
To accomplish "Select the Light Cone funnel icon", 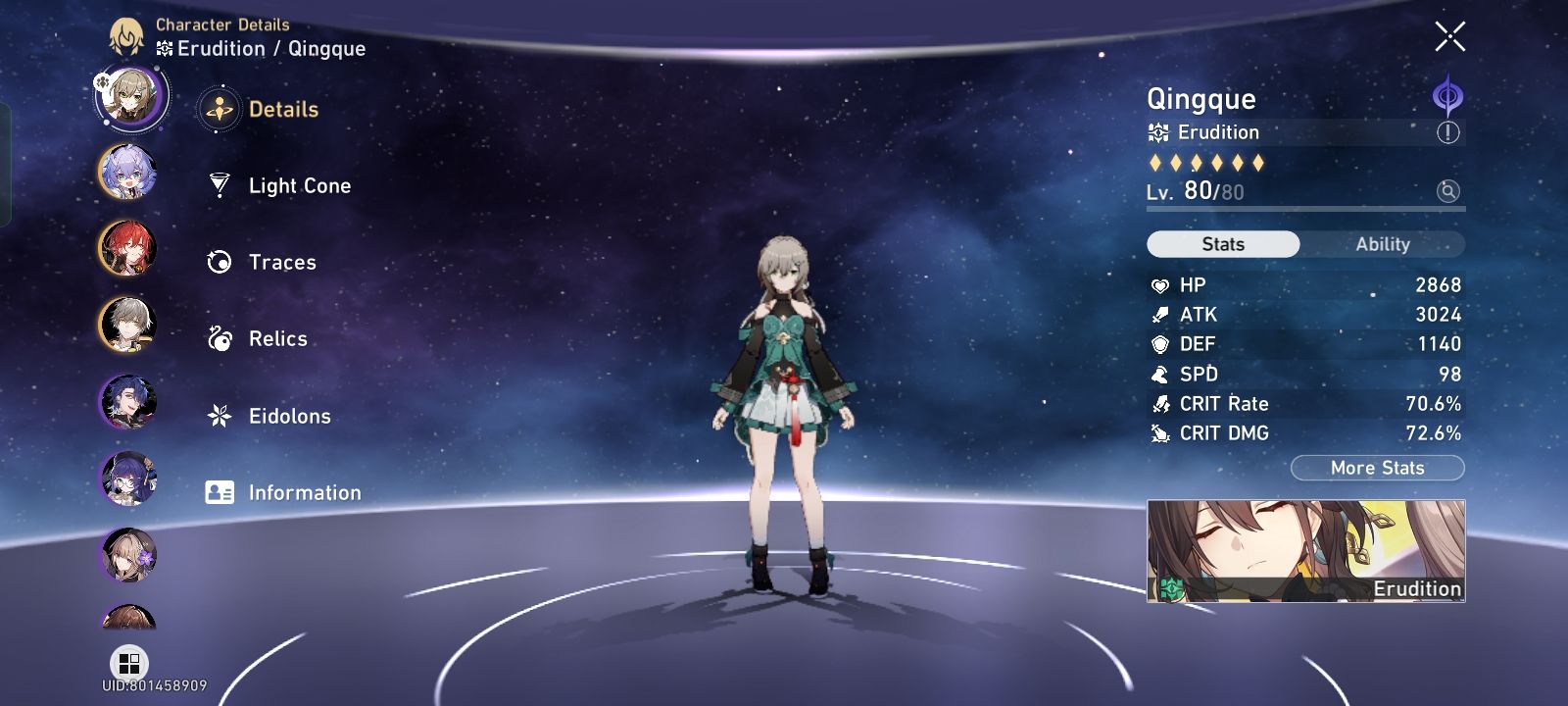I will tap(220, 185).
